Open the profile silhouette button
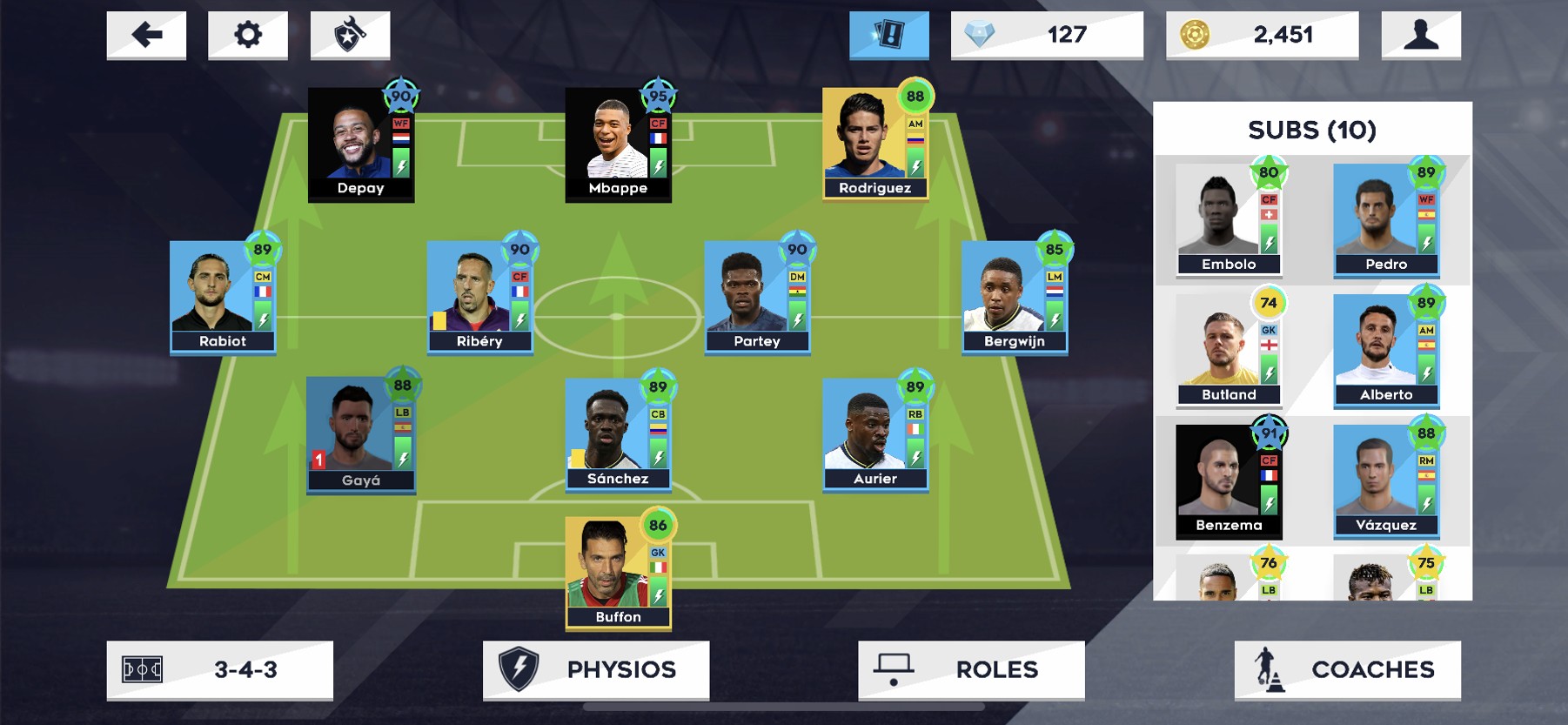The height and width of the screenshot is (725, 1568). [x=1420, y=35]
